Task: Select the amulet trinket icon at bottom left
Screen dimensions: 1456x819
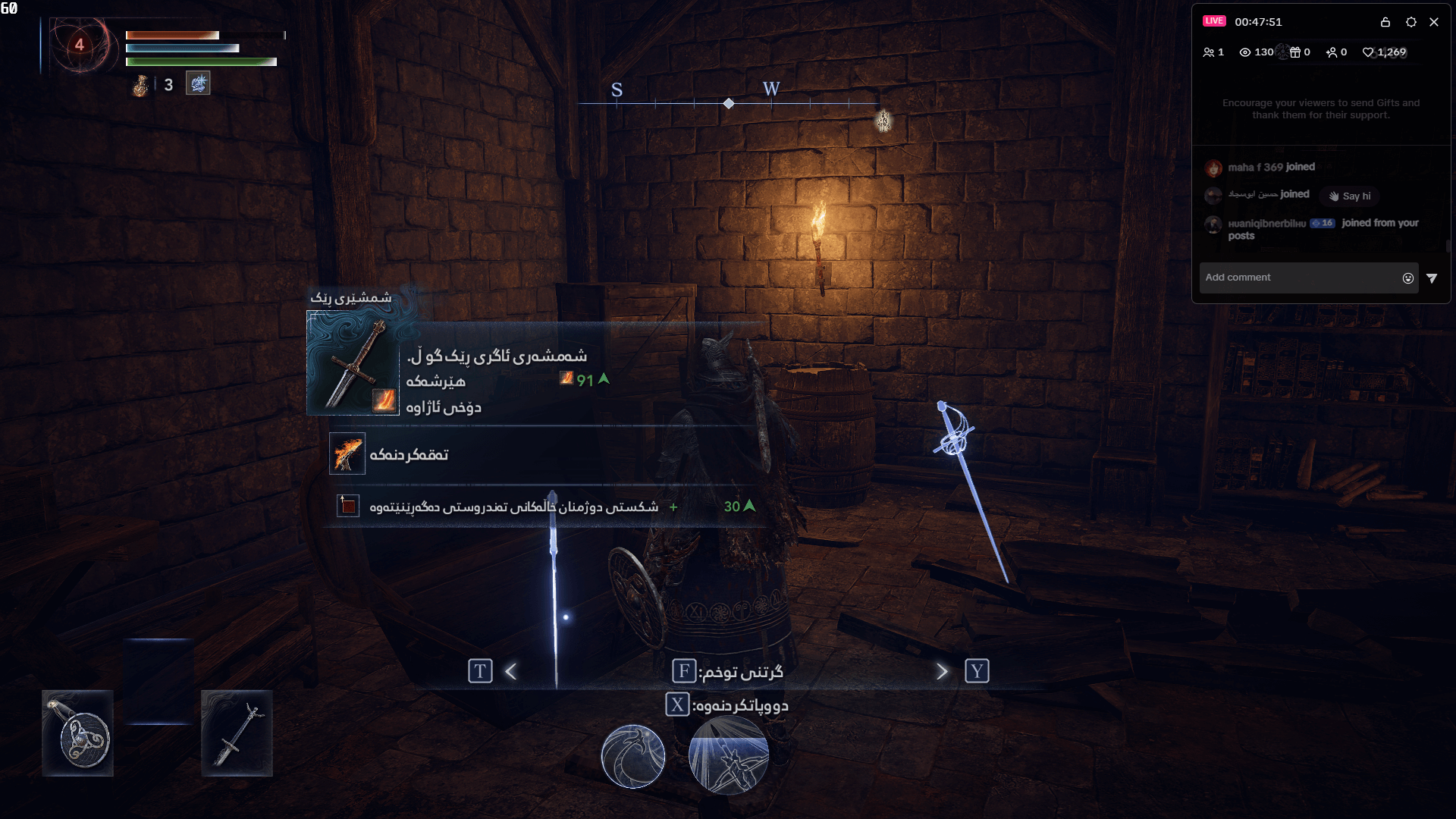Action: (78, 733)
